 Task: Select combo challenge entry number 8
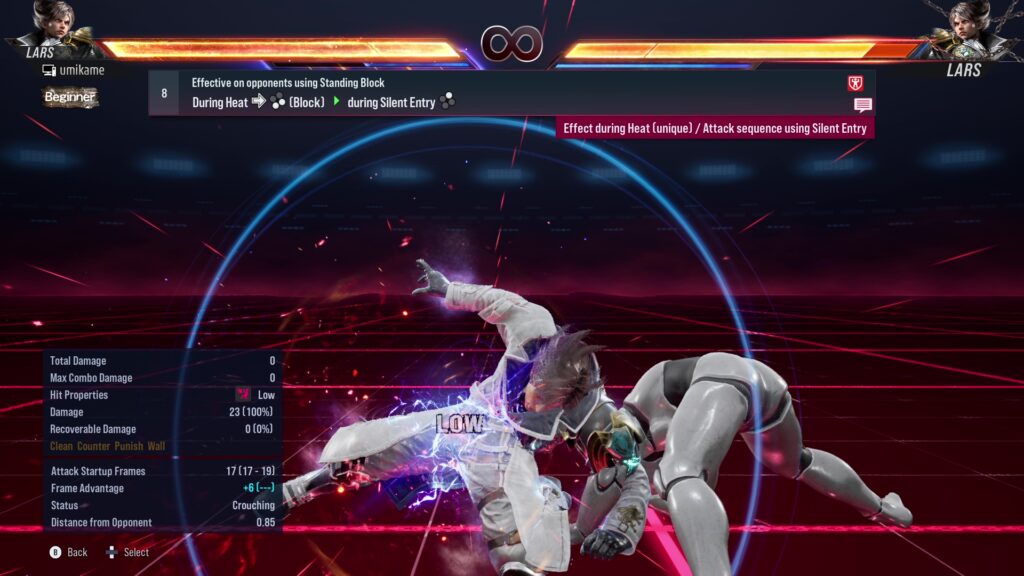pos(164,93)
